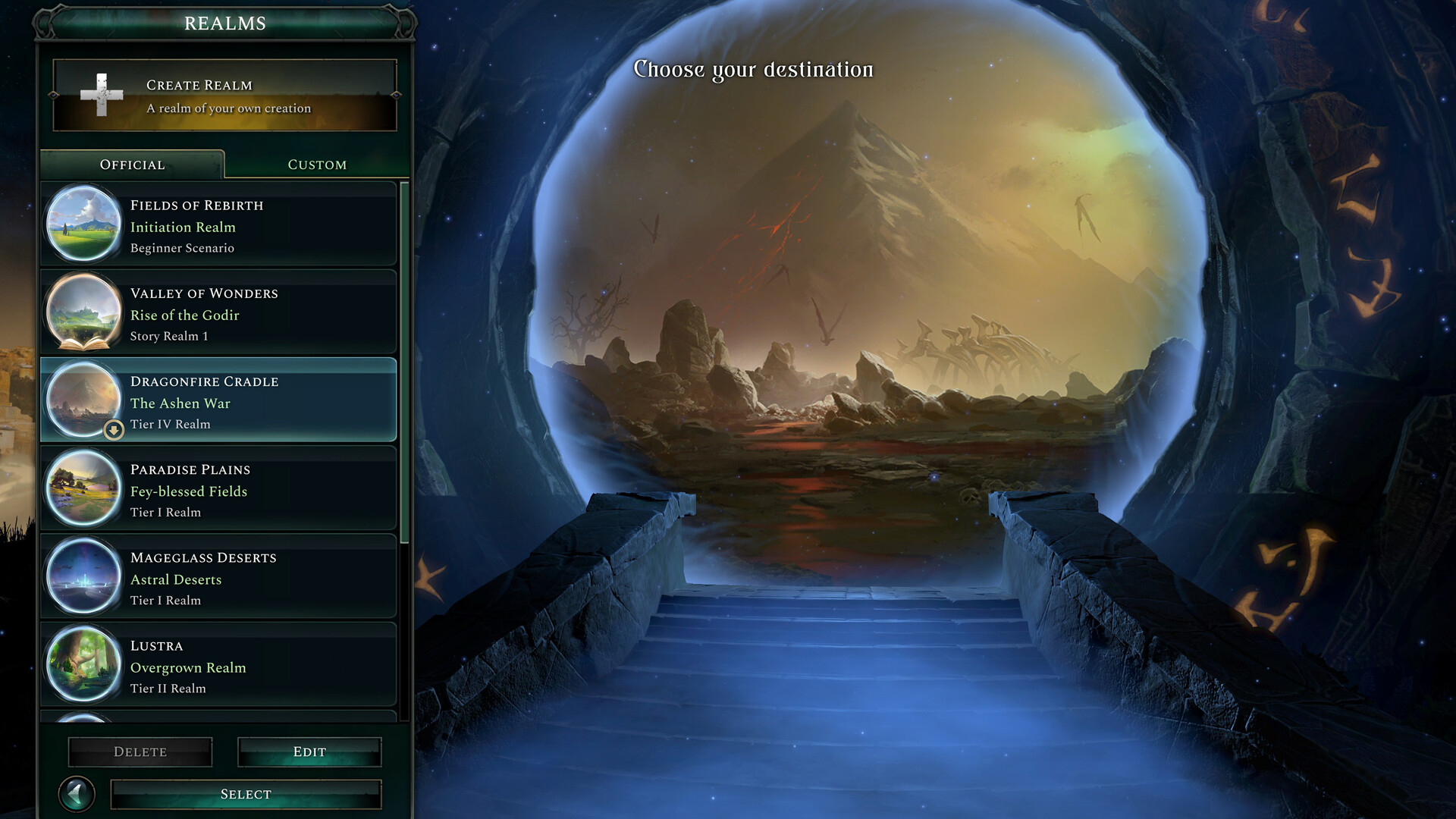Viewport: 1456px width, 819px height.
Task: Click the back arrow beside Select
Action: click(76, 793)
